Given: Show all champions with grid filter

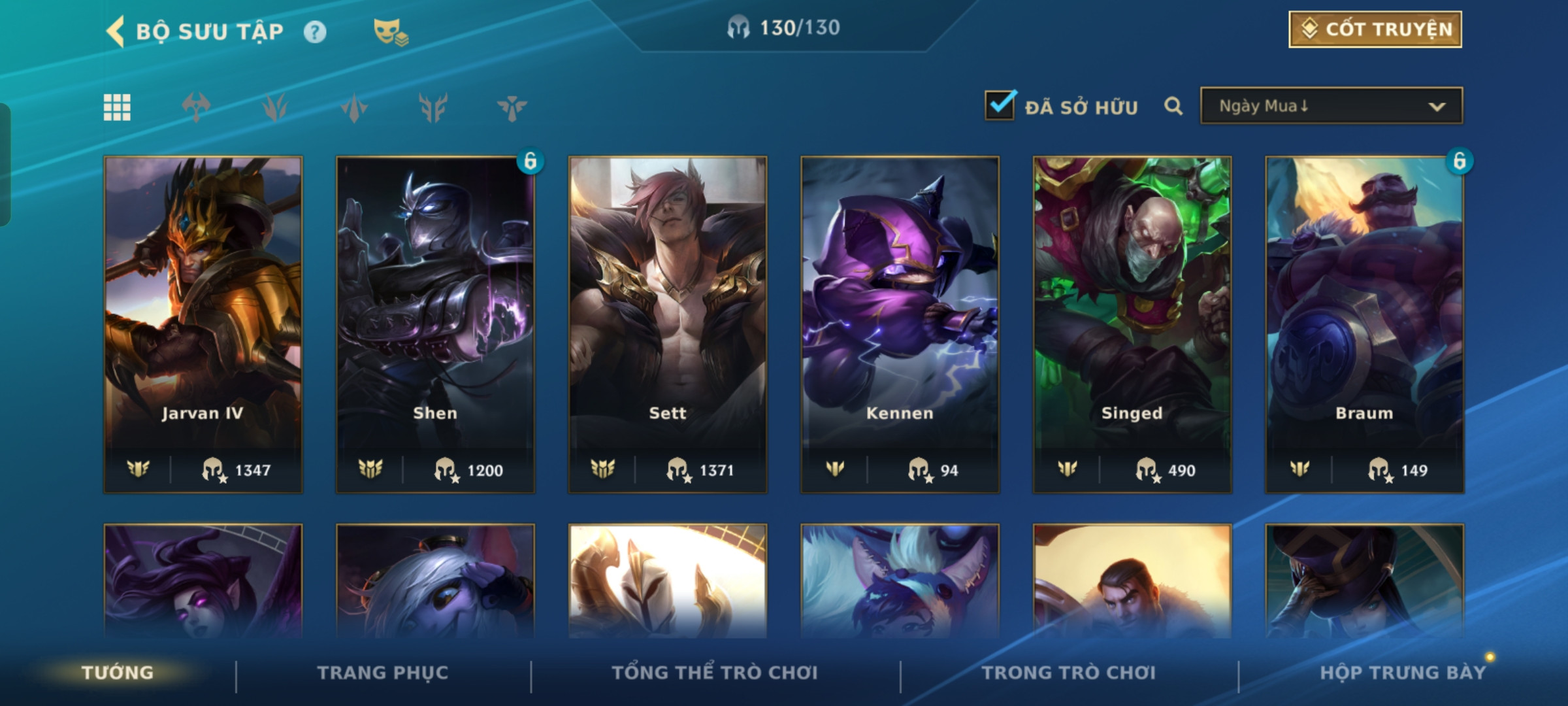Looking at the screenshot, I should pyautogui.click(x=117, y=107).
